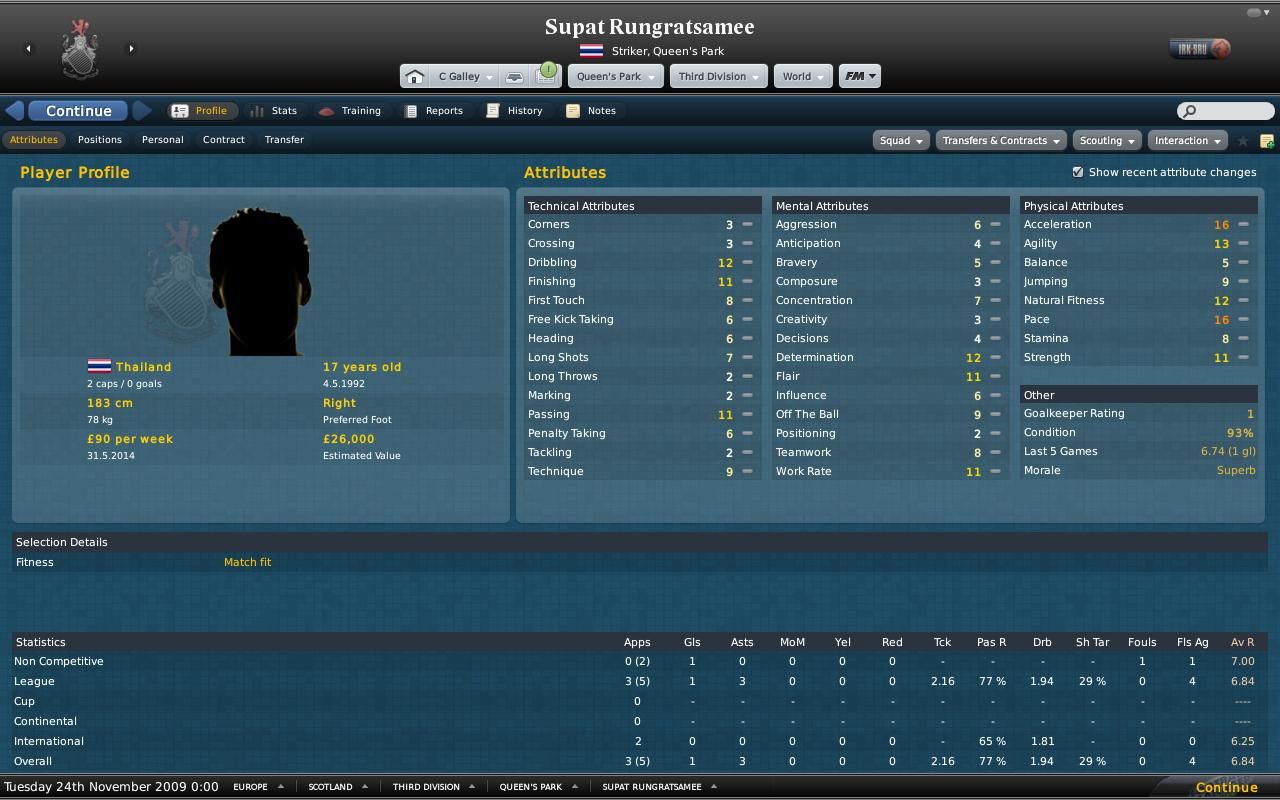Screen dimensions: 1280x800
Task: Select the Positions sub-tab
Action: coord(100,140)
